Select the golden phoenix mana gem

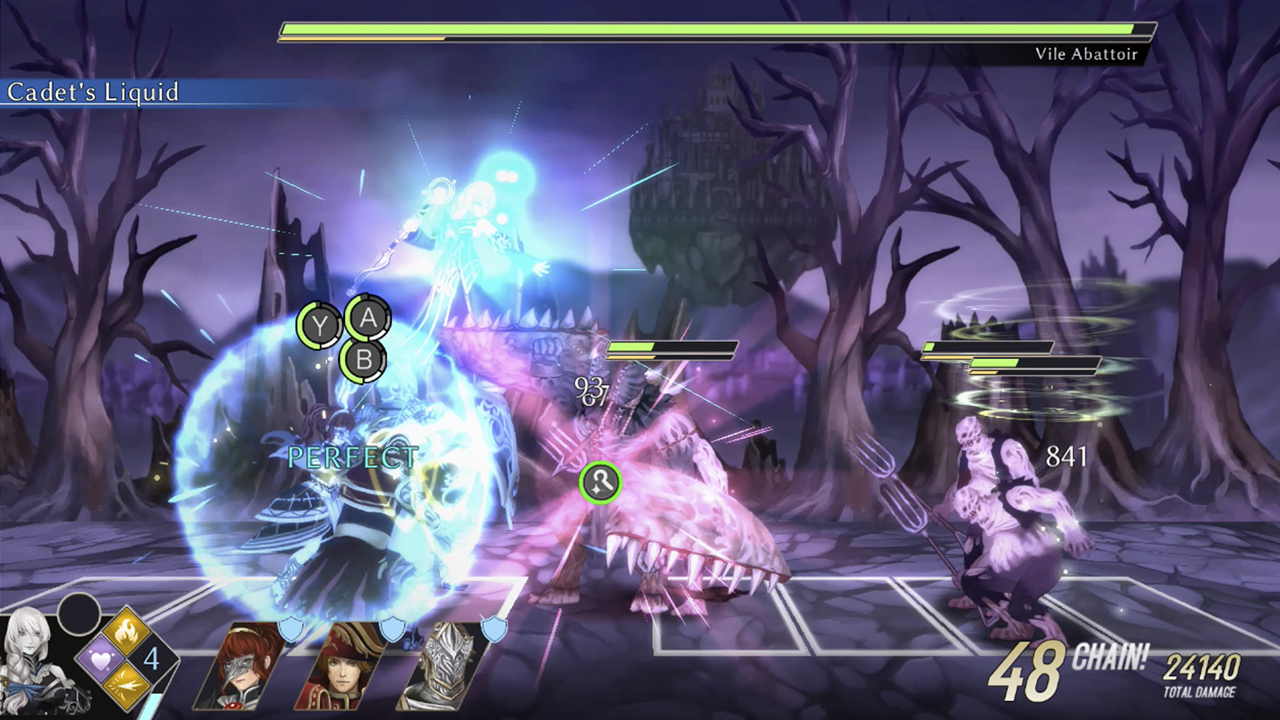click(x=127, y=631)
